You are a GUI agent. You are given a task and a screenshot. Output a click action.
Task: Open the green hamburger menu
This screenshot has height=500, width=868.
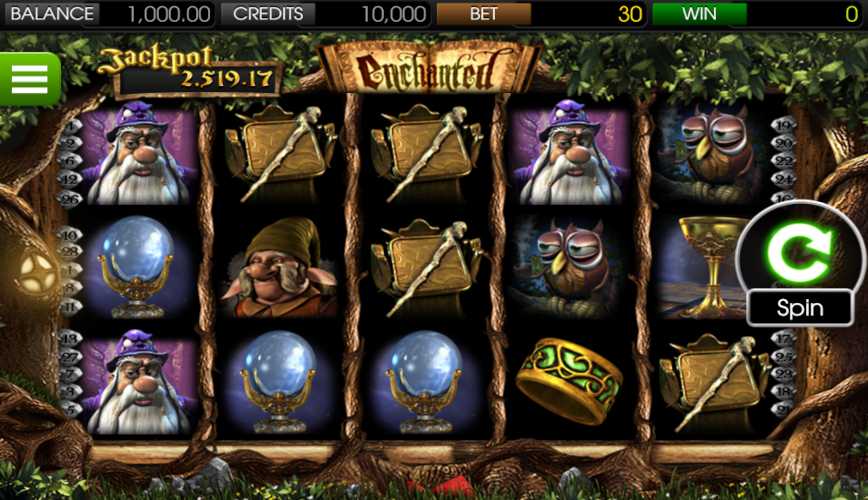(x=29, y=78)
